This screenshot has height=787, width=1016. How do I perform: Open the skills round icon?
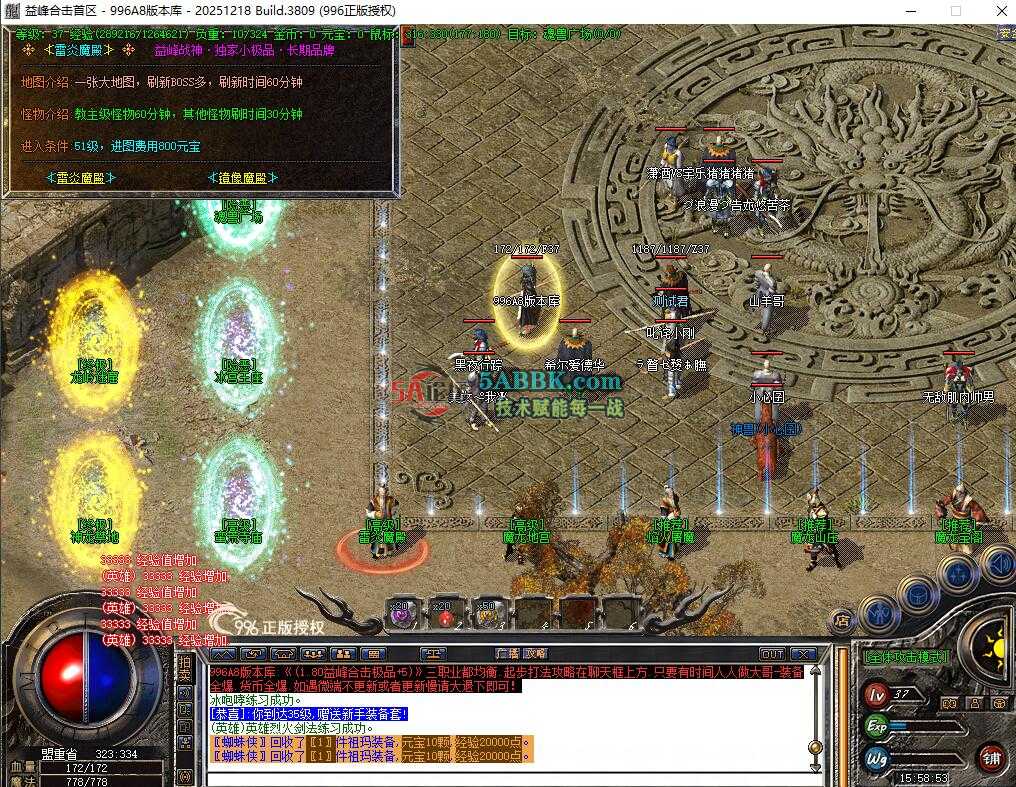(x=958, y=574)
